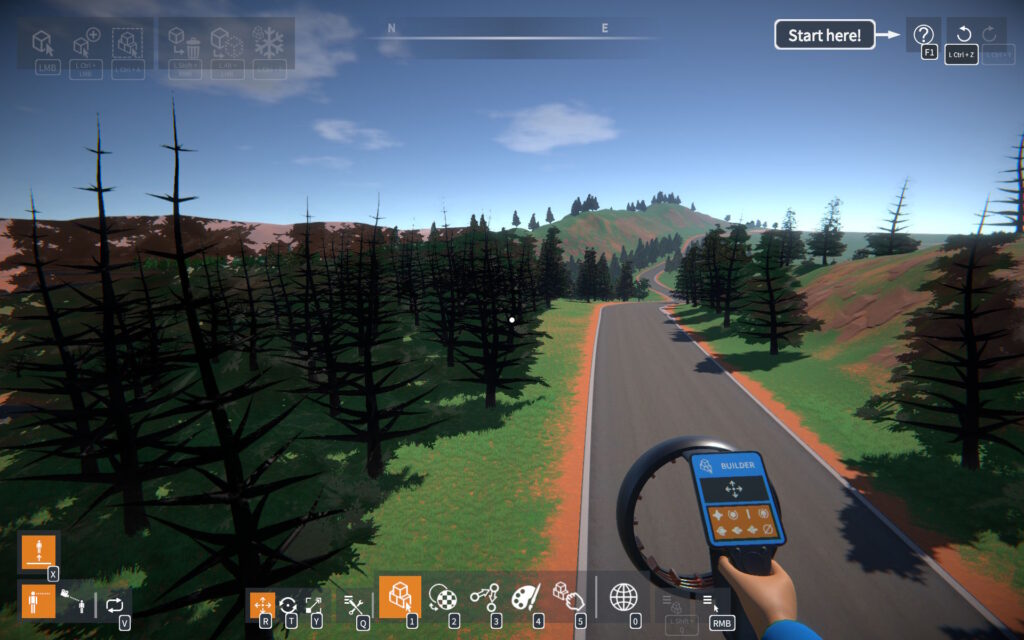Open the paint palette tool
The width and height of the screenshot is (1024, 640).
526,597
